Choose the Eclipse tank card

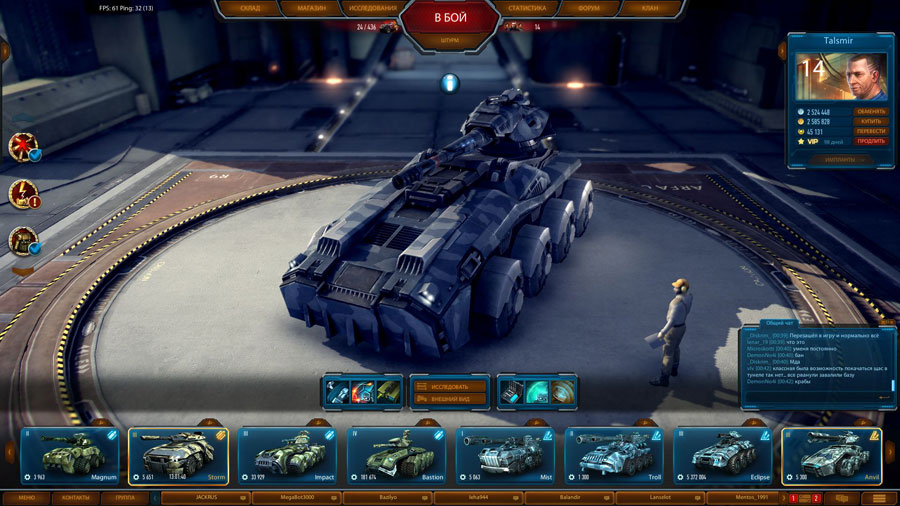722,456
